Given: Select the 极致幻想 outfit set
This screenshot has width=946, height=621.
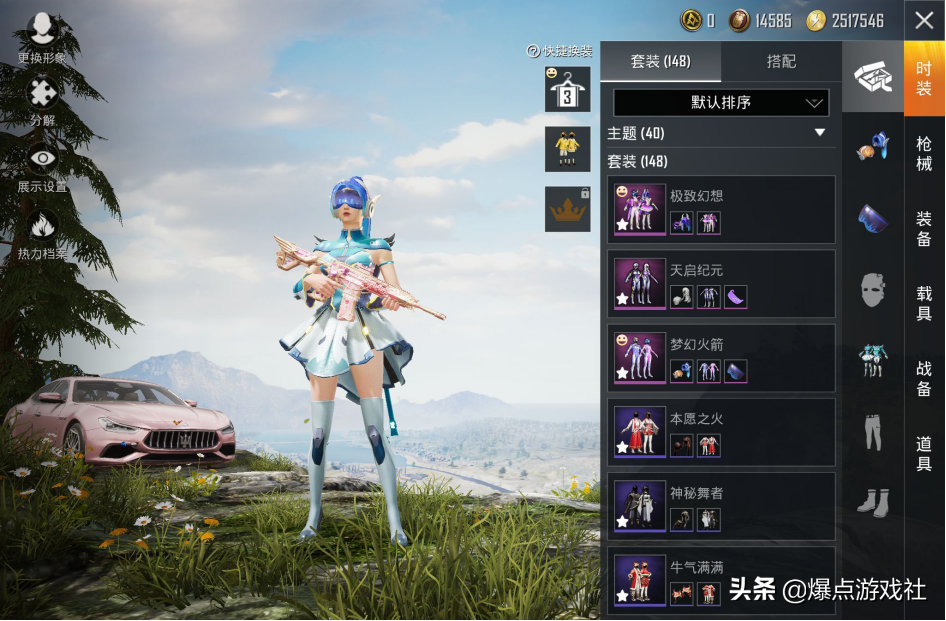Looking at the screenshot, I should 720,209.
